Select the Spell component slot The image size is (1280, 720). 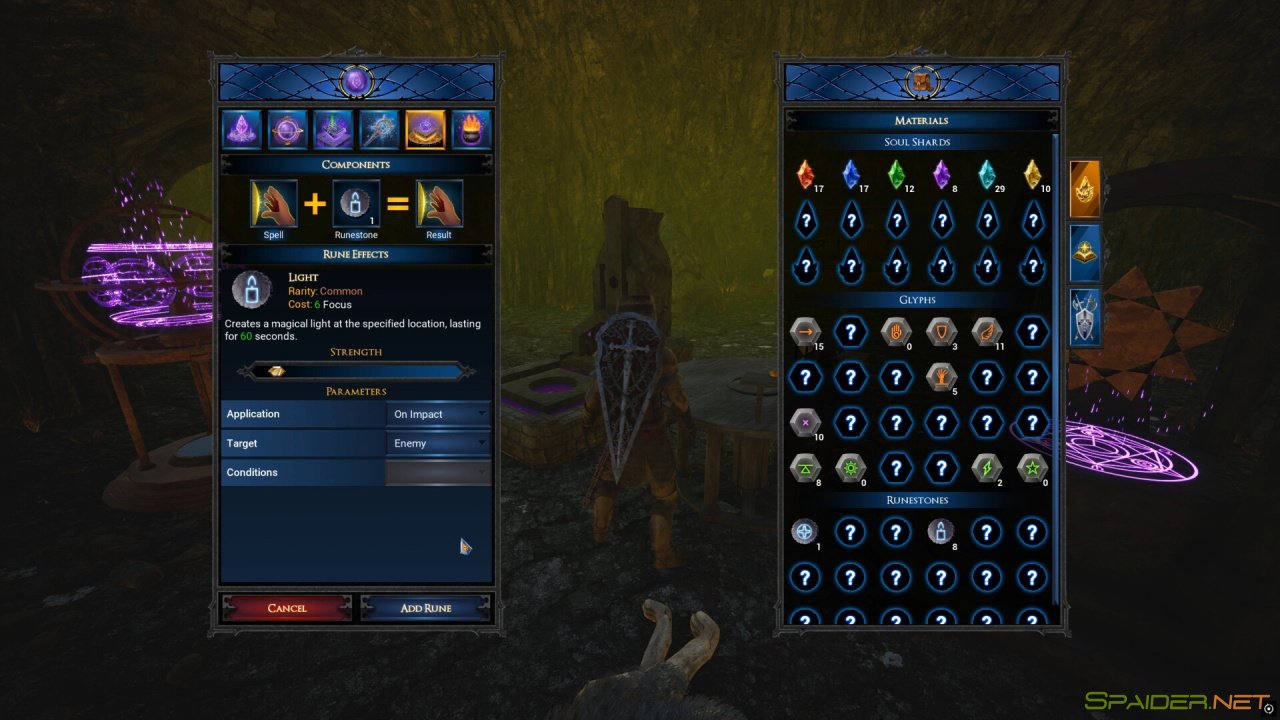[x=273, y=204]
